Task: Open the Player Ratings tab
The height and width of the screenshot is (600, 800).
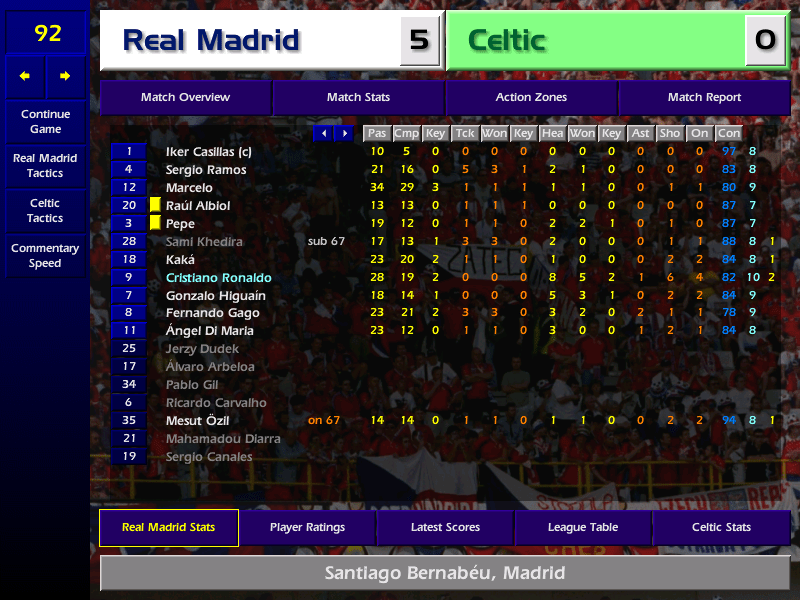Action: pos(307,528)
